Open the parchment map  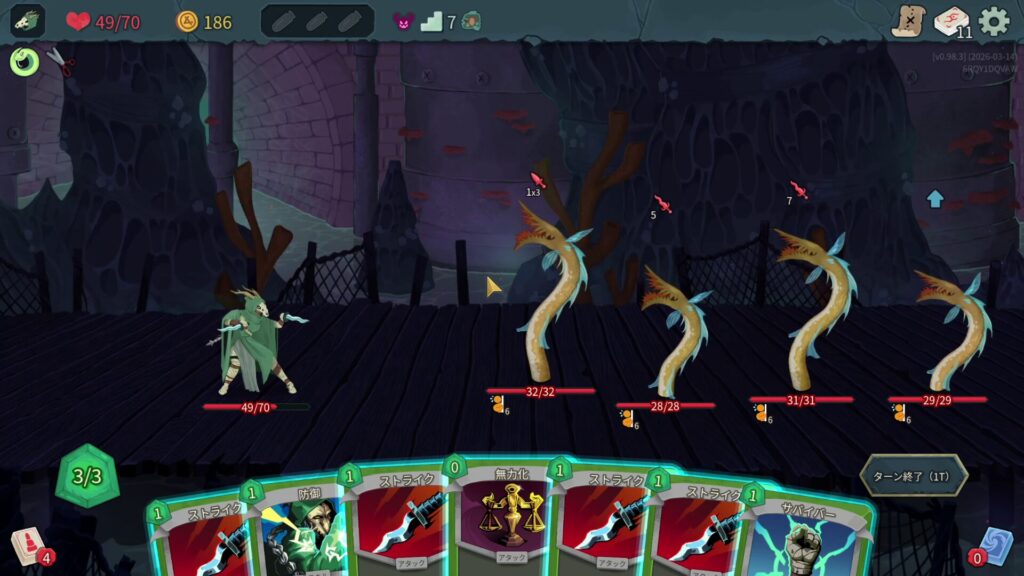pos(908,21)
